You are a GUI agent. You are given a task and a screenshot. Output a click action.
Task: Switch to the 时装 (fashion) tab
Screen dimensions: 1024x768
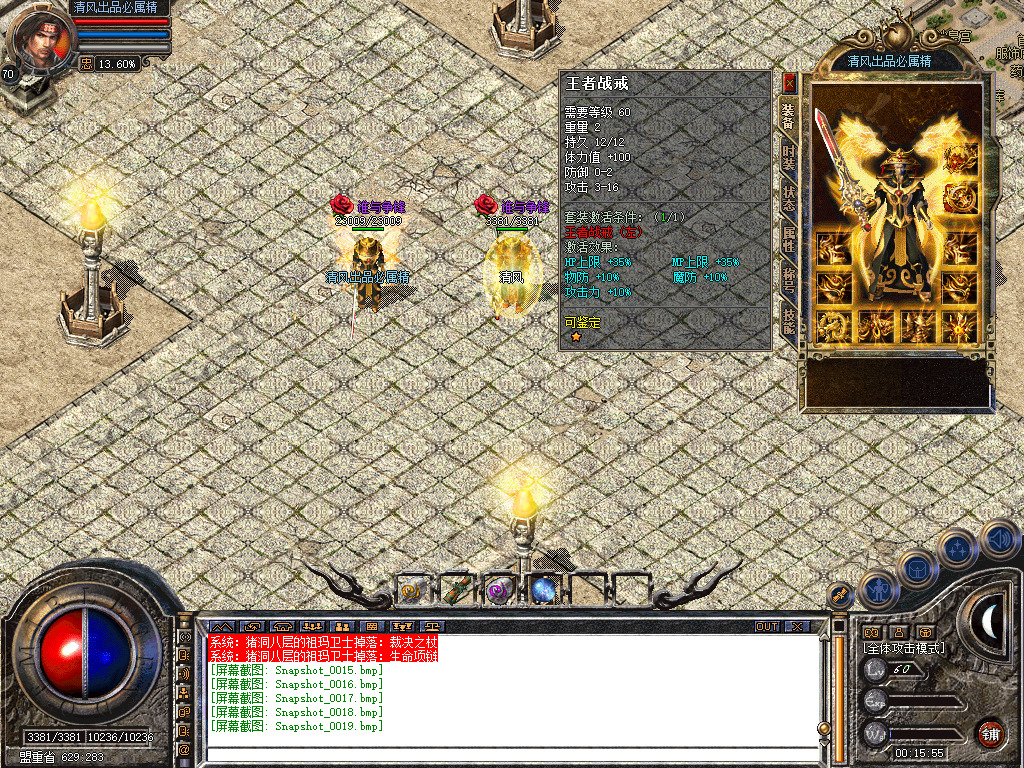coord(789,155)
